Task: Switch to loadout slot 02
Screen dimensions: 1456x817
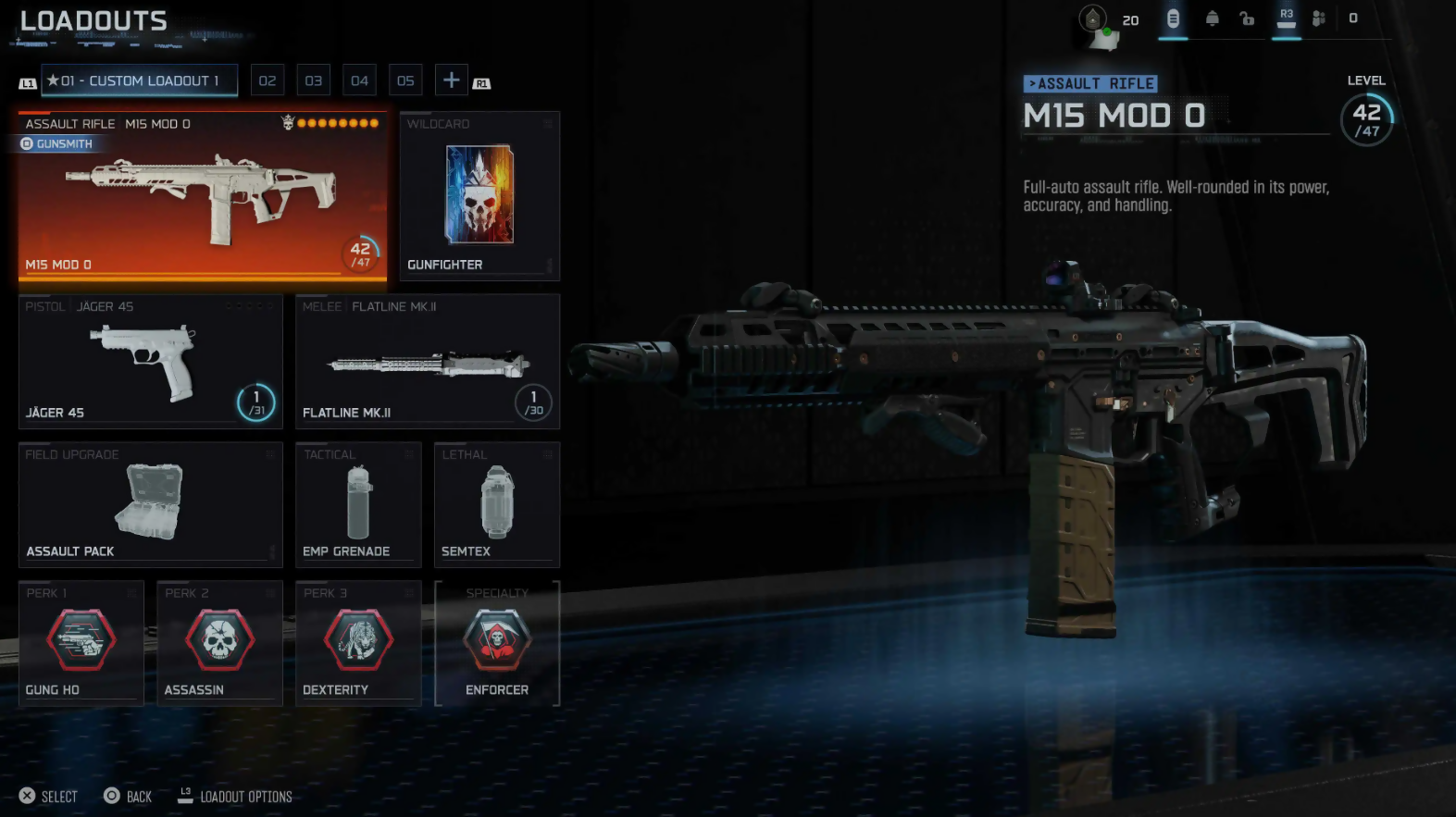Action: [268, 80]
